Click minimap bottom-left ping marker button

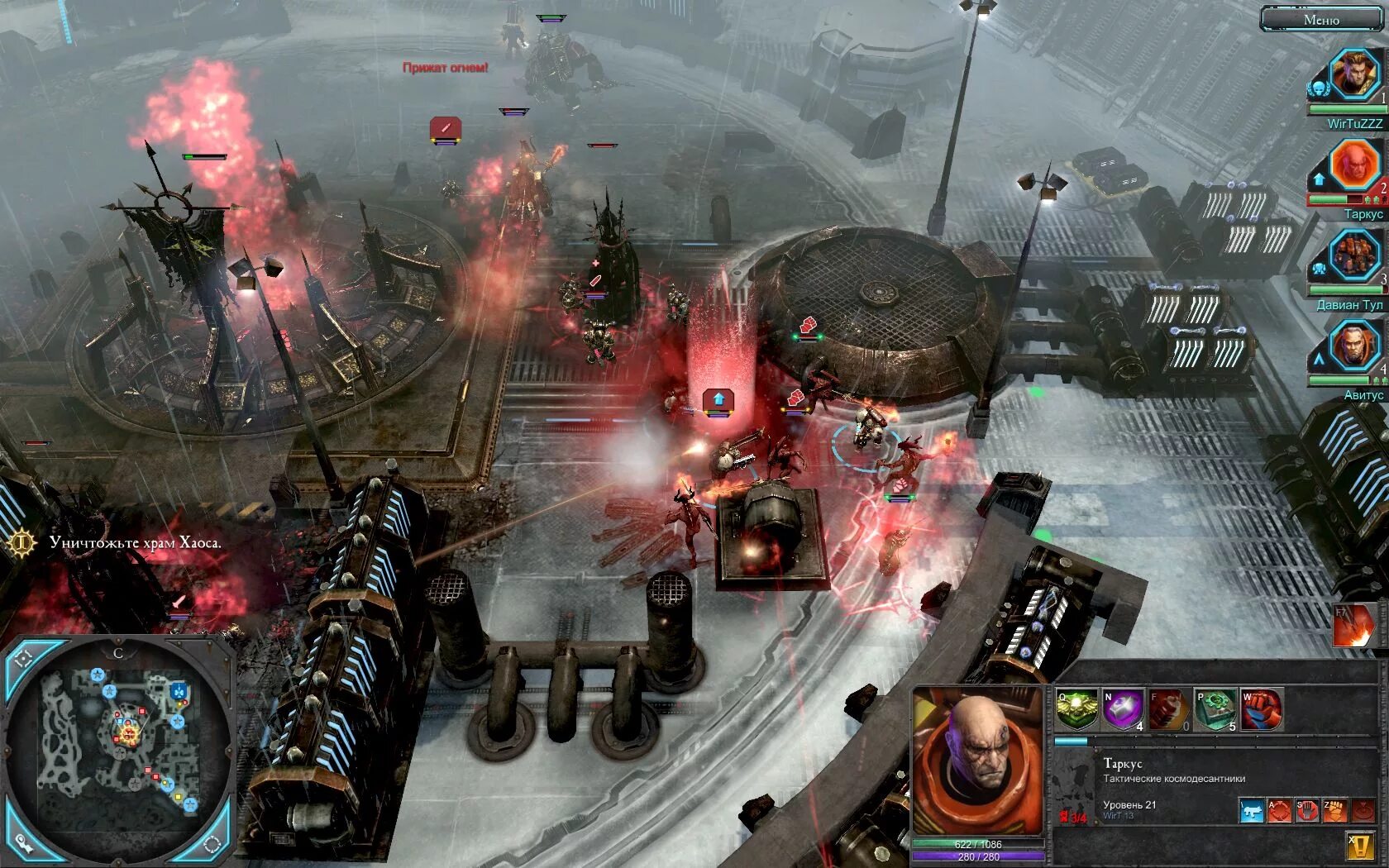pos(23,844)
